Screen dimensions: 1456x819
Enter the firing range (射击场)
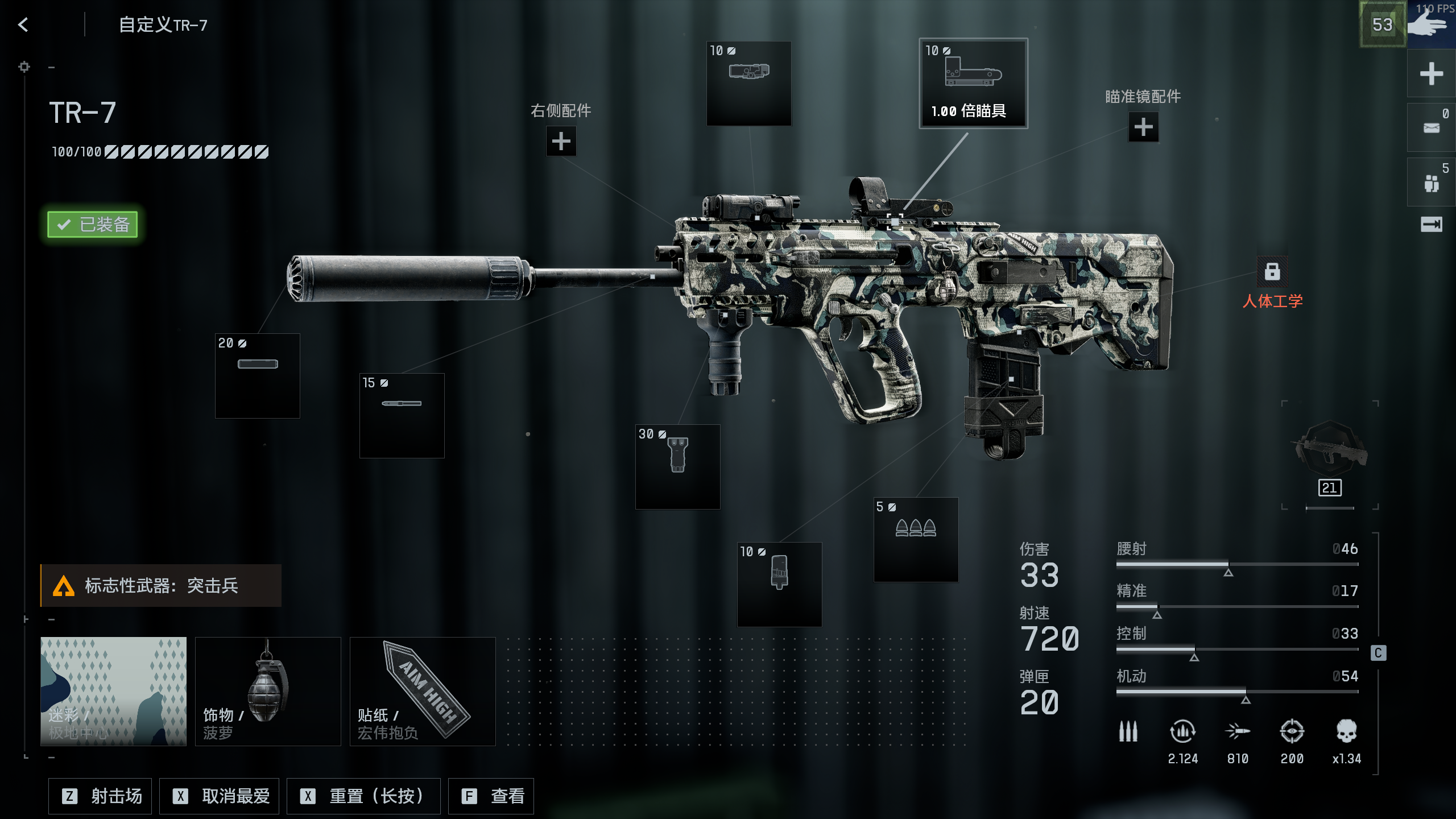100,796
